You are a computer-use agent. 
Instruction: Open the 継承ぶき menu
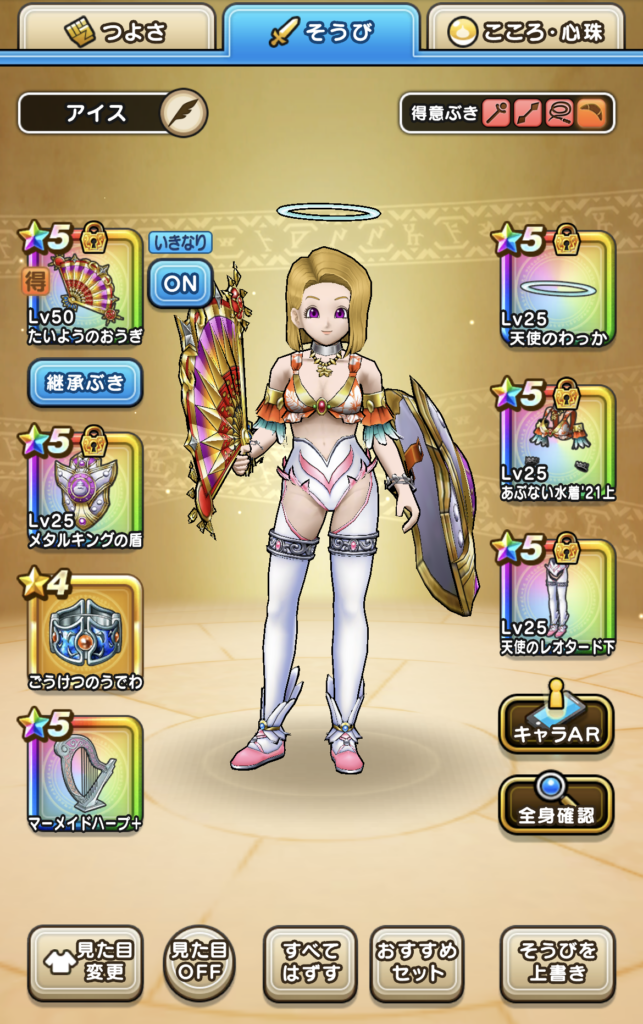point(85,383)
